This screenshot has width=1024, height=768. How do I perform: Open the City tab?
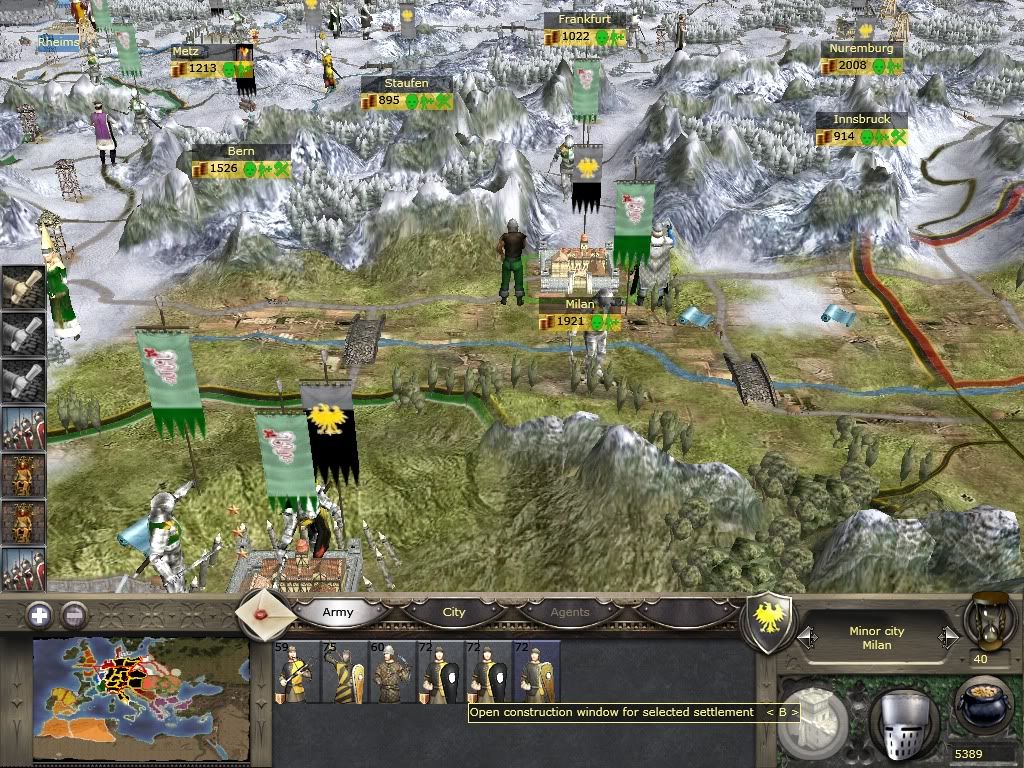click(x=454, y=612)
